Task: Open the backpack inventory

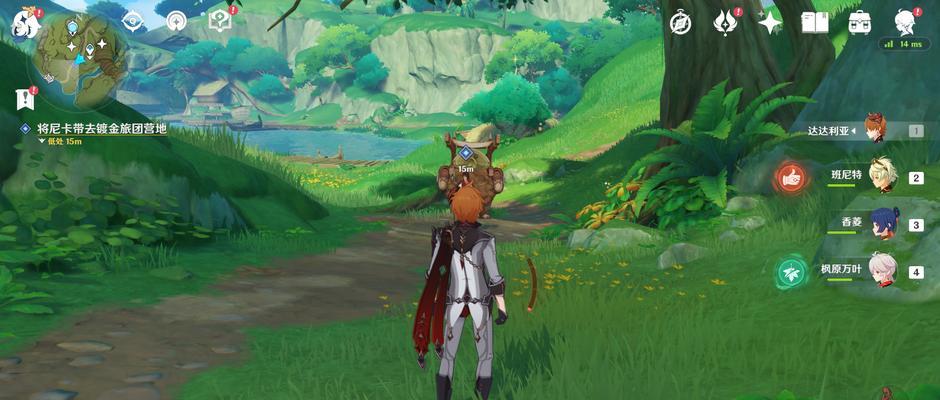Action: (x=859, y=22)
